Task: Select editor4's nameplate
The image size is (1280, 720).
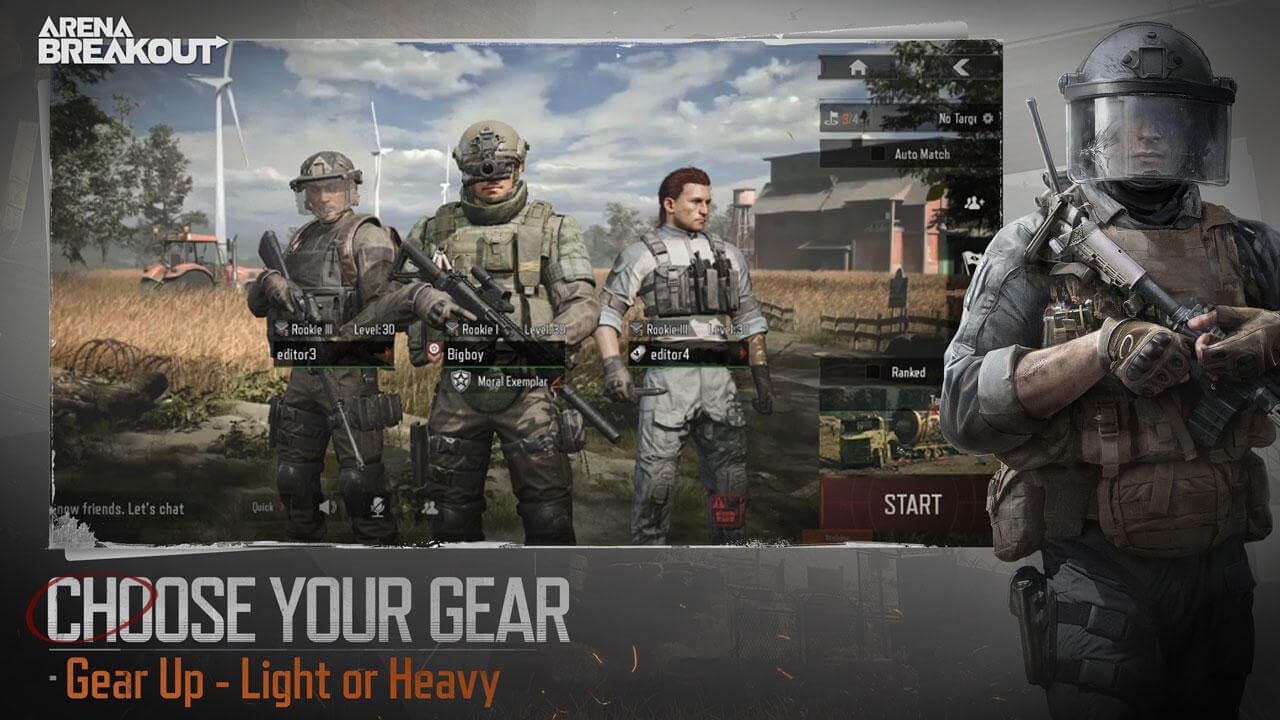Action: (668, 355)
